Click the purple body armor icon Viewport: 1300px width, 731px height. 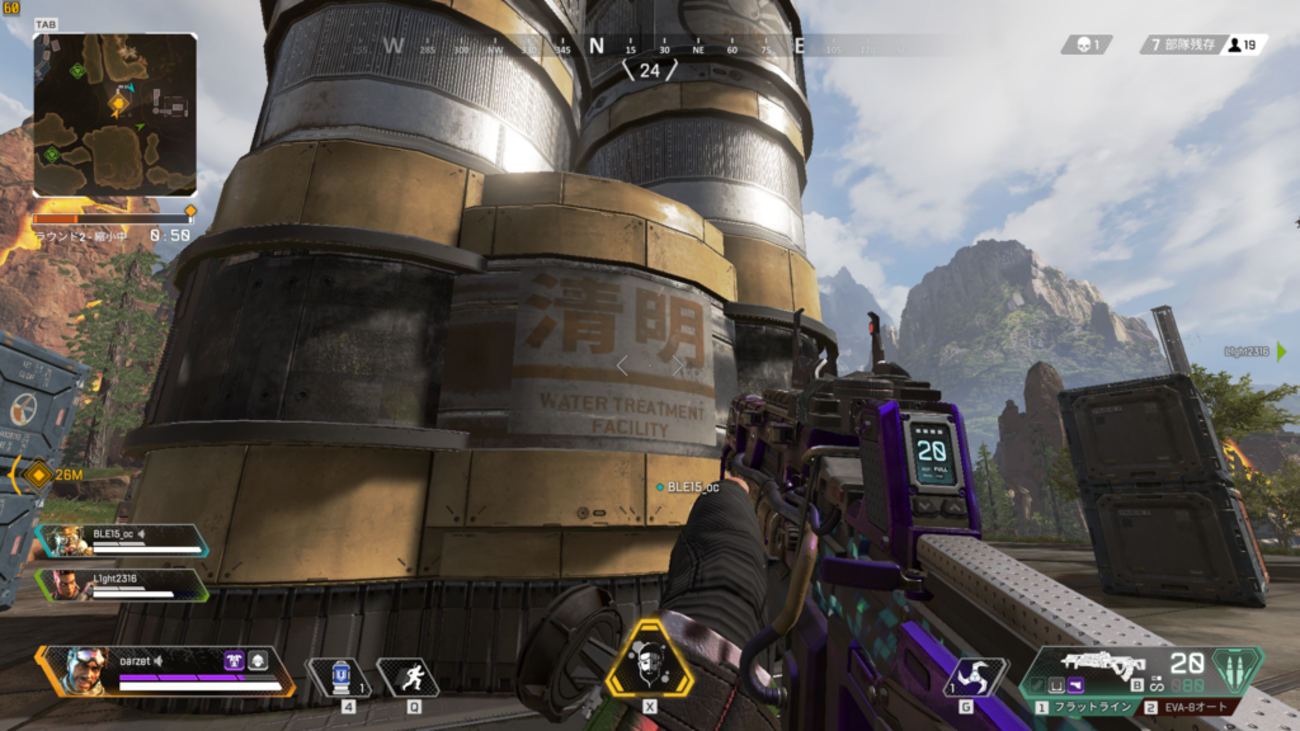tap(235, 660)
